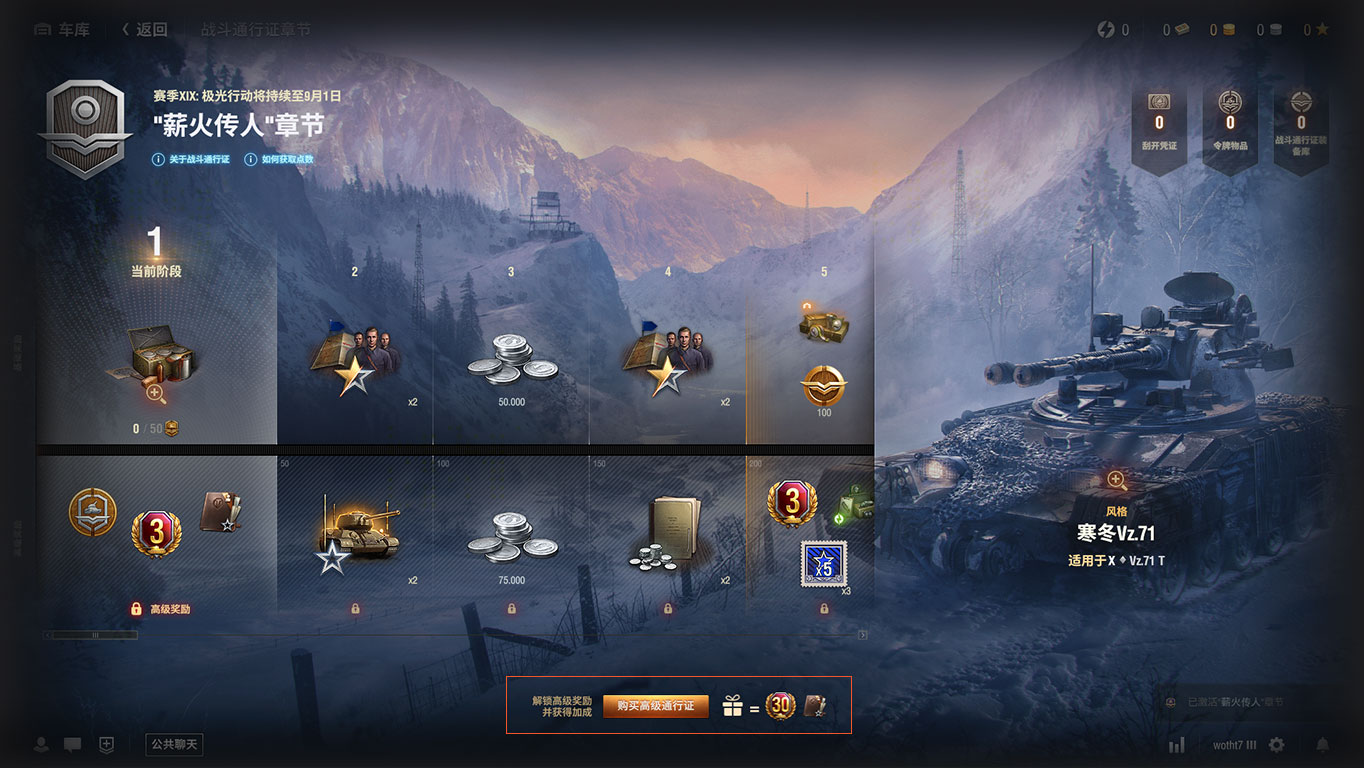The image size is (1364, 768).
Task: Select the stage 5 gold token reward (100)
Action: pos(824,387)
